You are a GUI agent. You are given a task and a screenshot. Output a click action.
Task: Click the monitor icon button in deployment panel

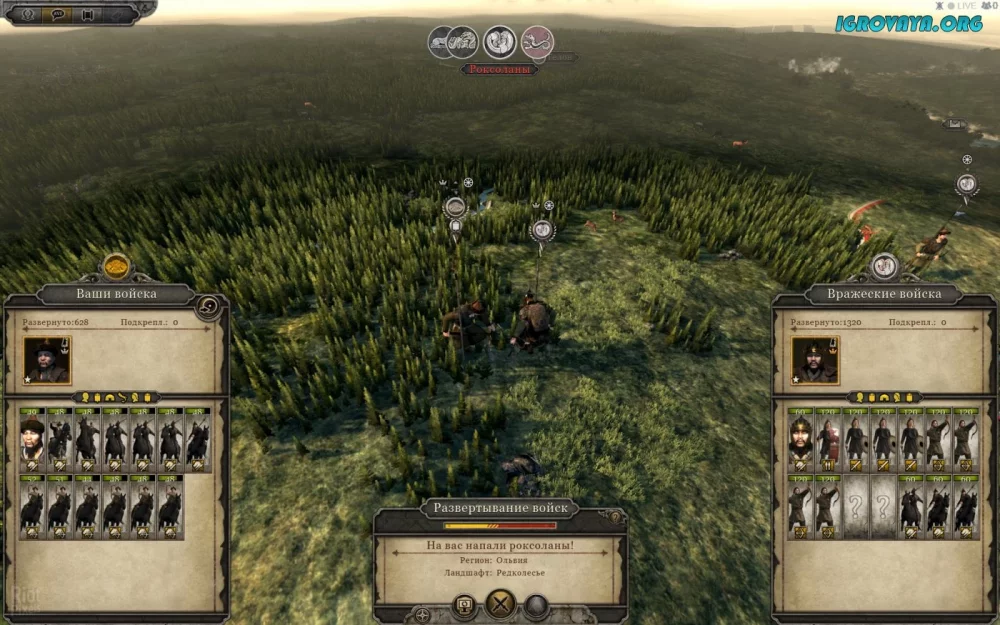464,605
